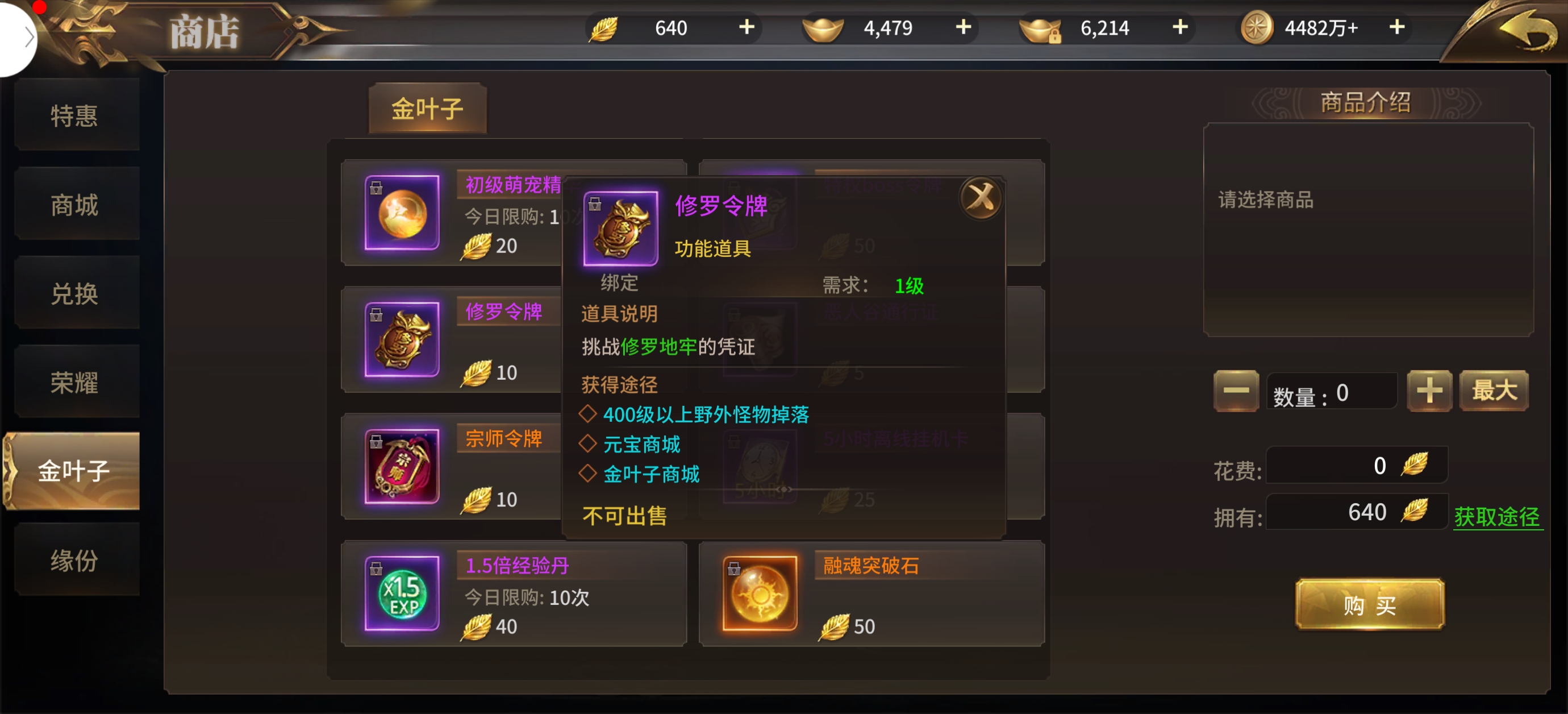Open the 商城 shop category
Image resolution: width=1568 pixels, height=714 pixels.
(74, 205)
